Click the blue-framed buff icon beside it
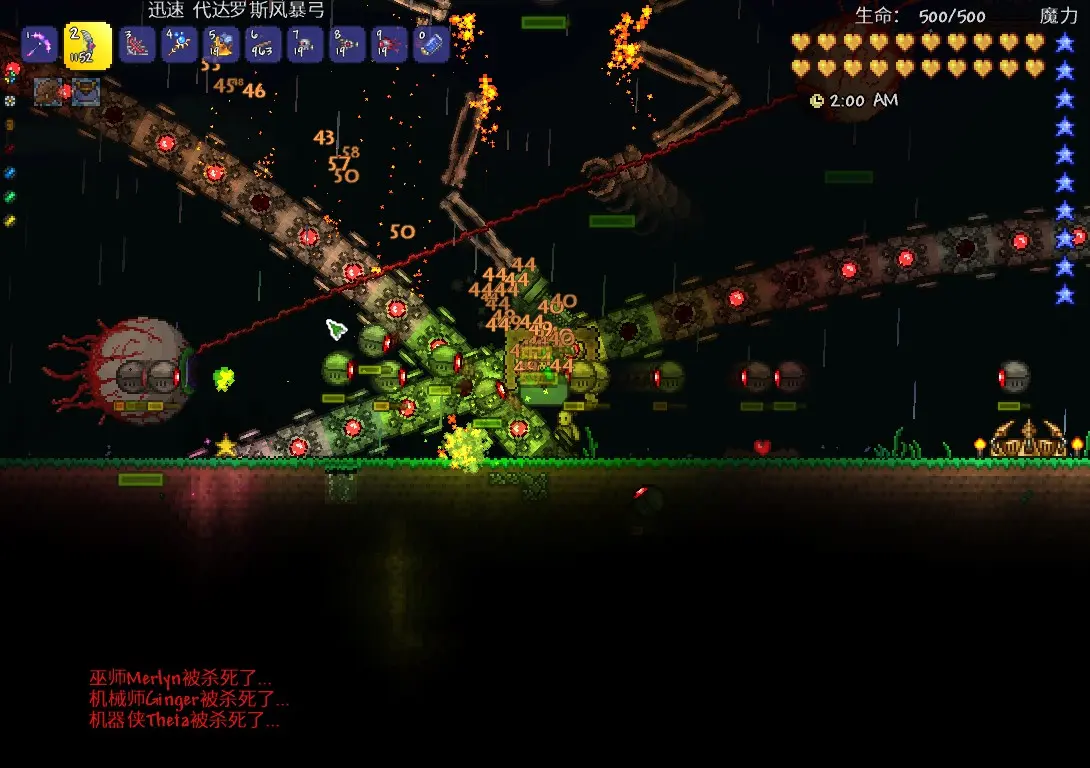This screenshot has width=1090, height=768. 85,92
